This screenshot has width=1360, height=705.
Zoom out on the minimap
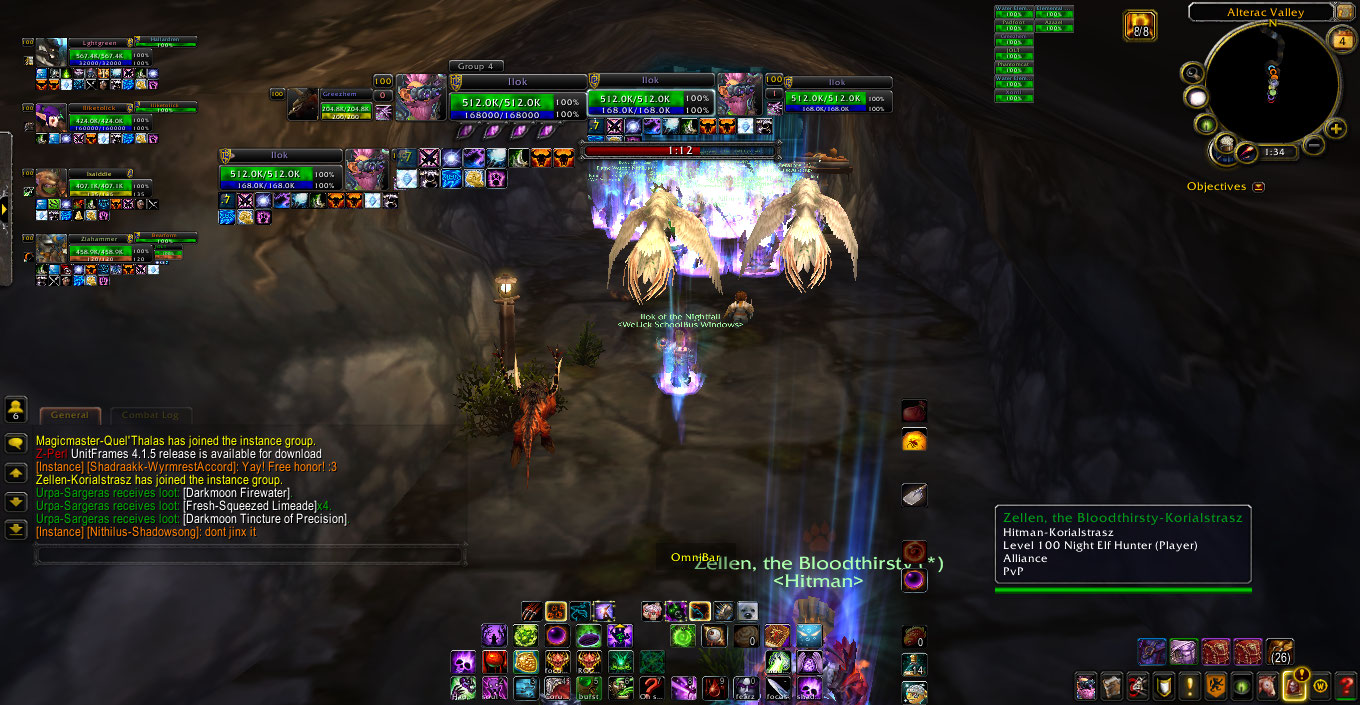click(x=1314, y=146)
